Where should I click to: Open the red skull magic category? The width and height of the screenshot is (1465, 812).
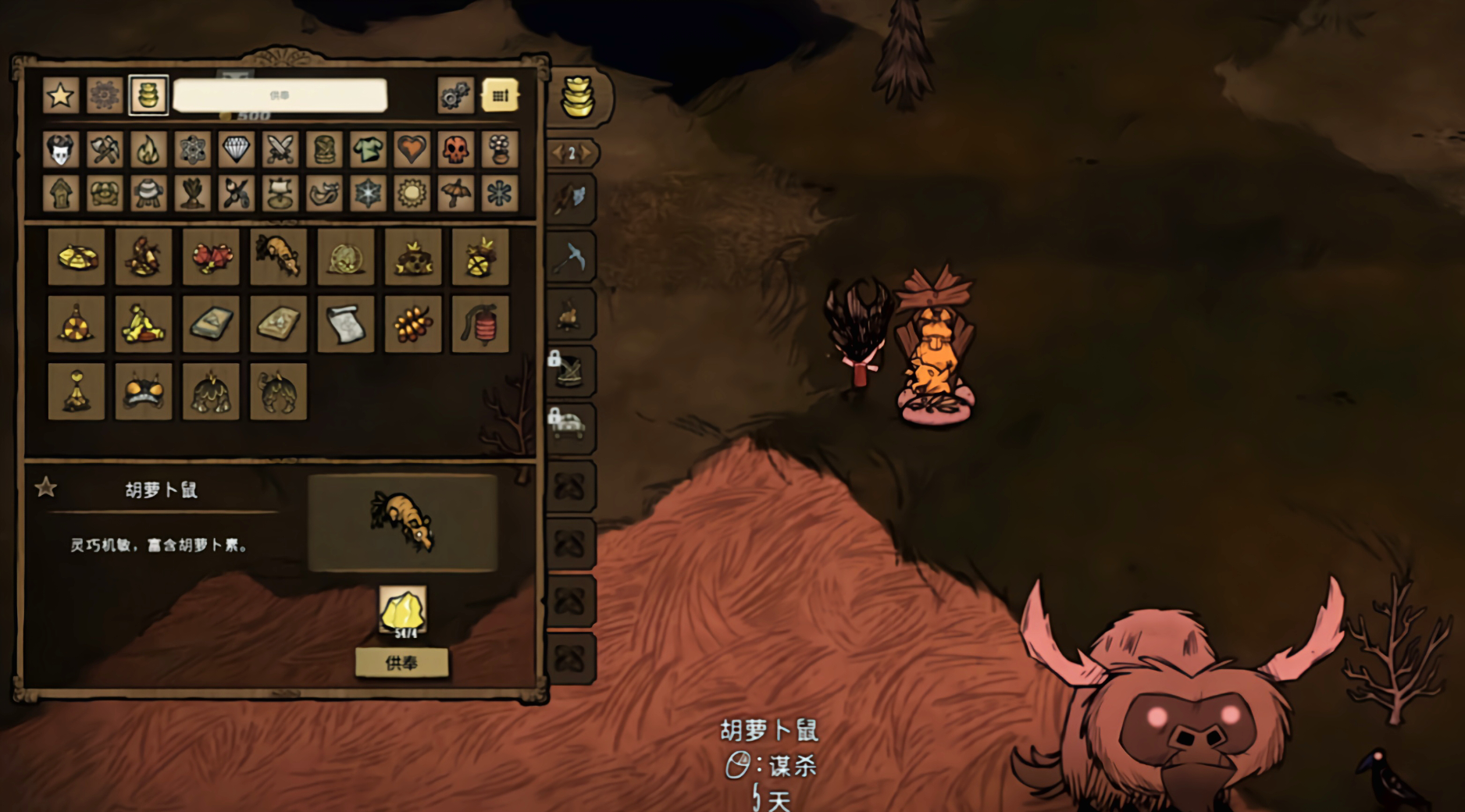coord(455,149)
